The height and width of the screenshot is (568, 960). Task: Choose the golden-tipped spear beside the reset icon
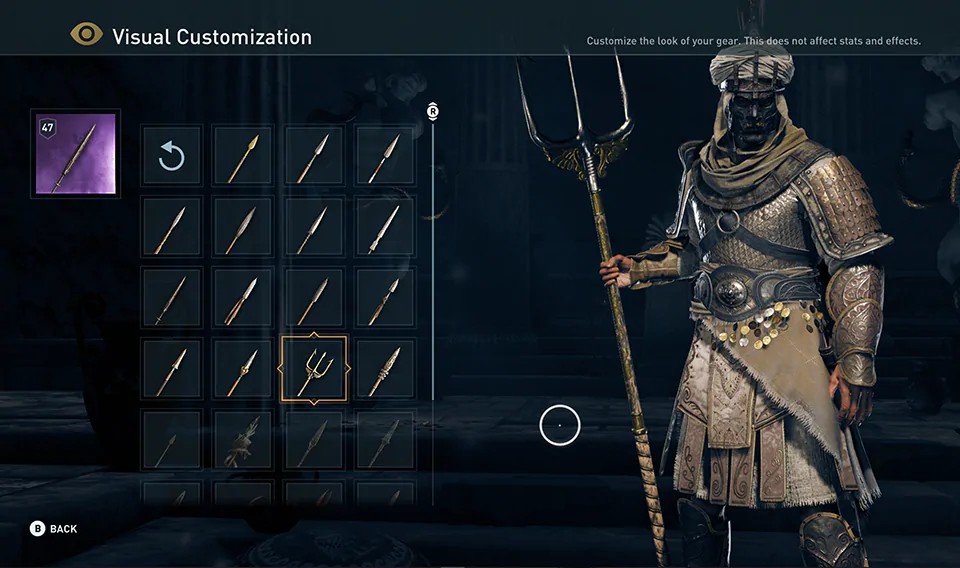(x=243, y=156)
